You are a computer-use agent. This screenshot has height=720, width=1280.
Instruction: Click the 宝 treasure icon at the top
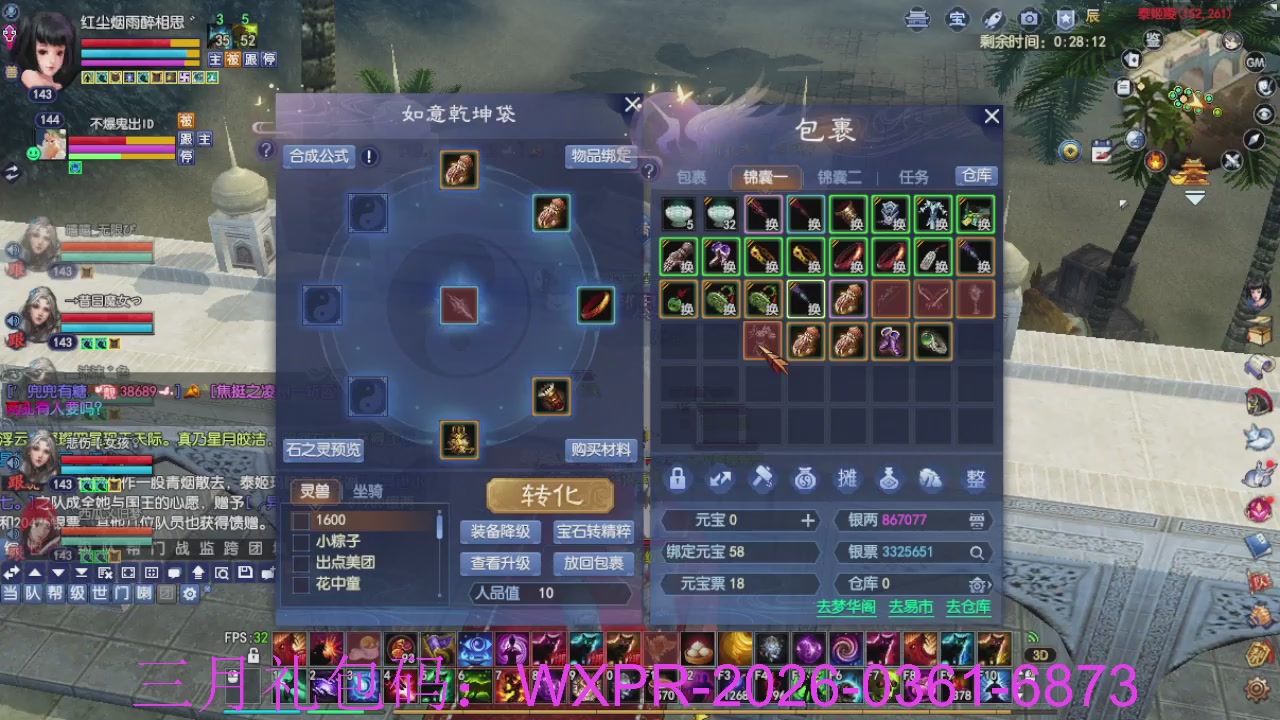pyautogui.click(x=957, y=18)
